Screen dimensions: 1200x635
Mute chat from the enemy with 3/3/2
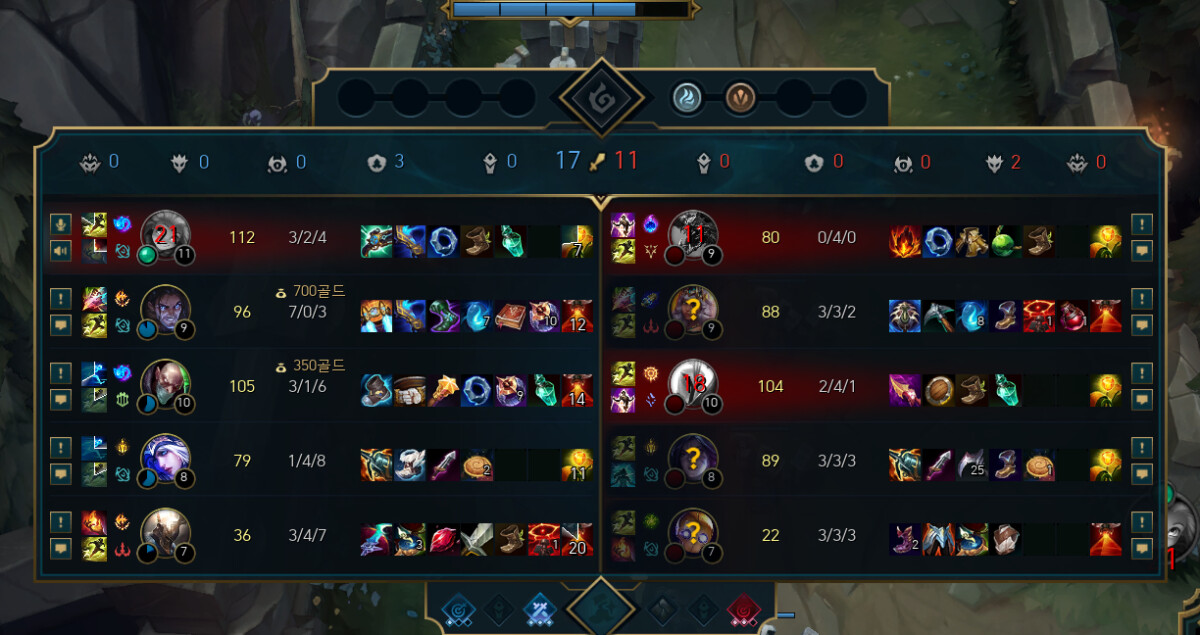click(x=1141, y=325)
